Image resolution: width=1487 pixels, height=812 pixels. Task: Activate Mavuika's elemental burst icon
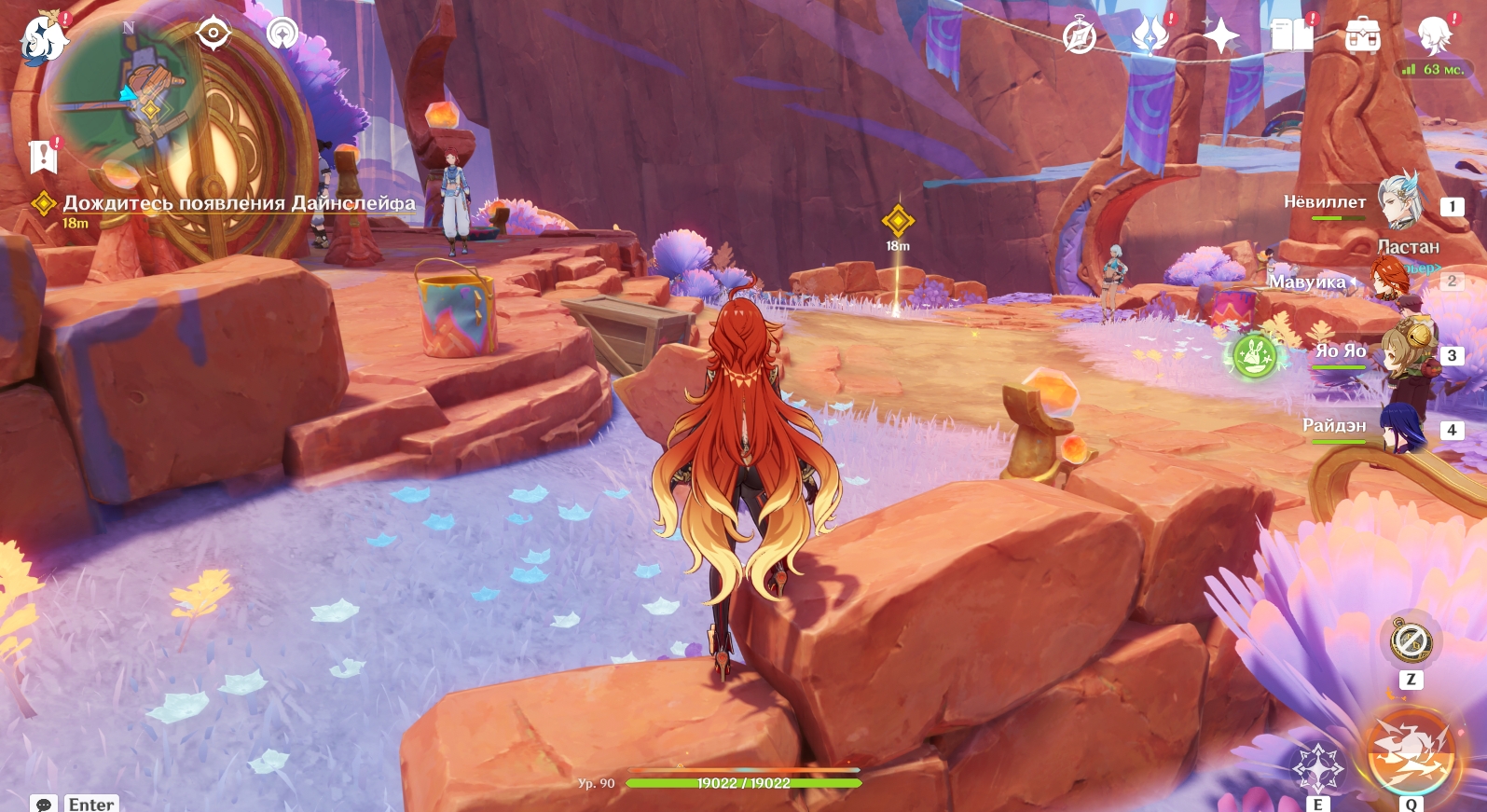point(1411,753)
